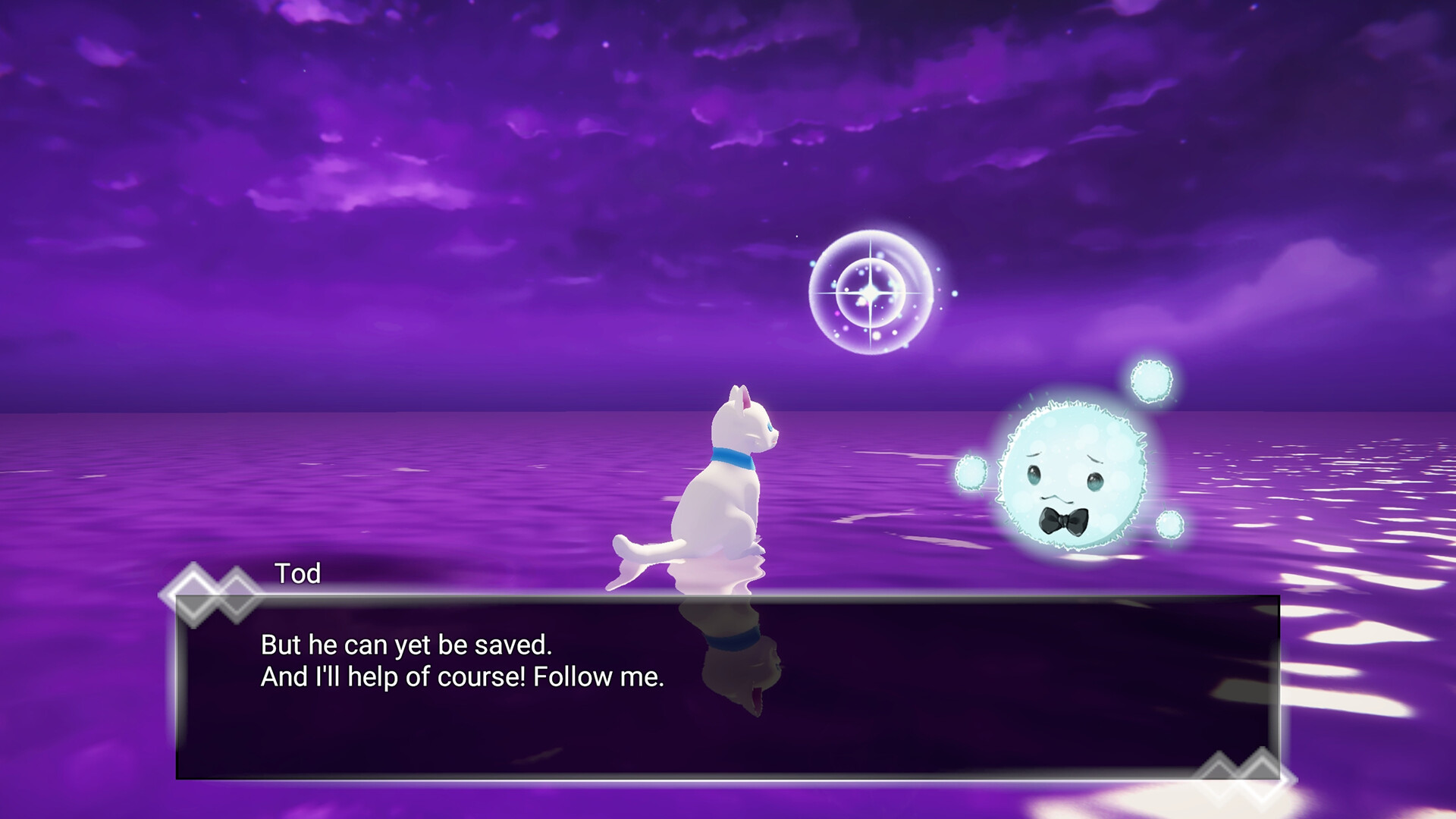Click the speaker name label Tod
The height and width of the screenshot is (819, 1456).
pos(298,574)
